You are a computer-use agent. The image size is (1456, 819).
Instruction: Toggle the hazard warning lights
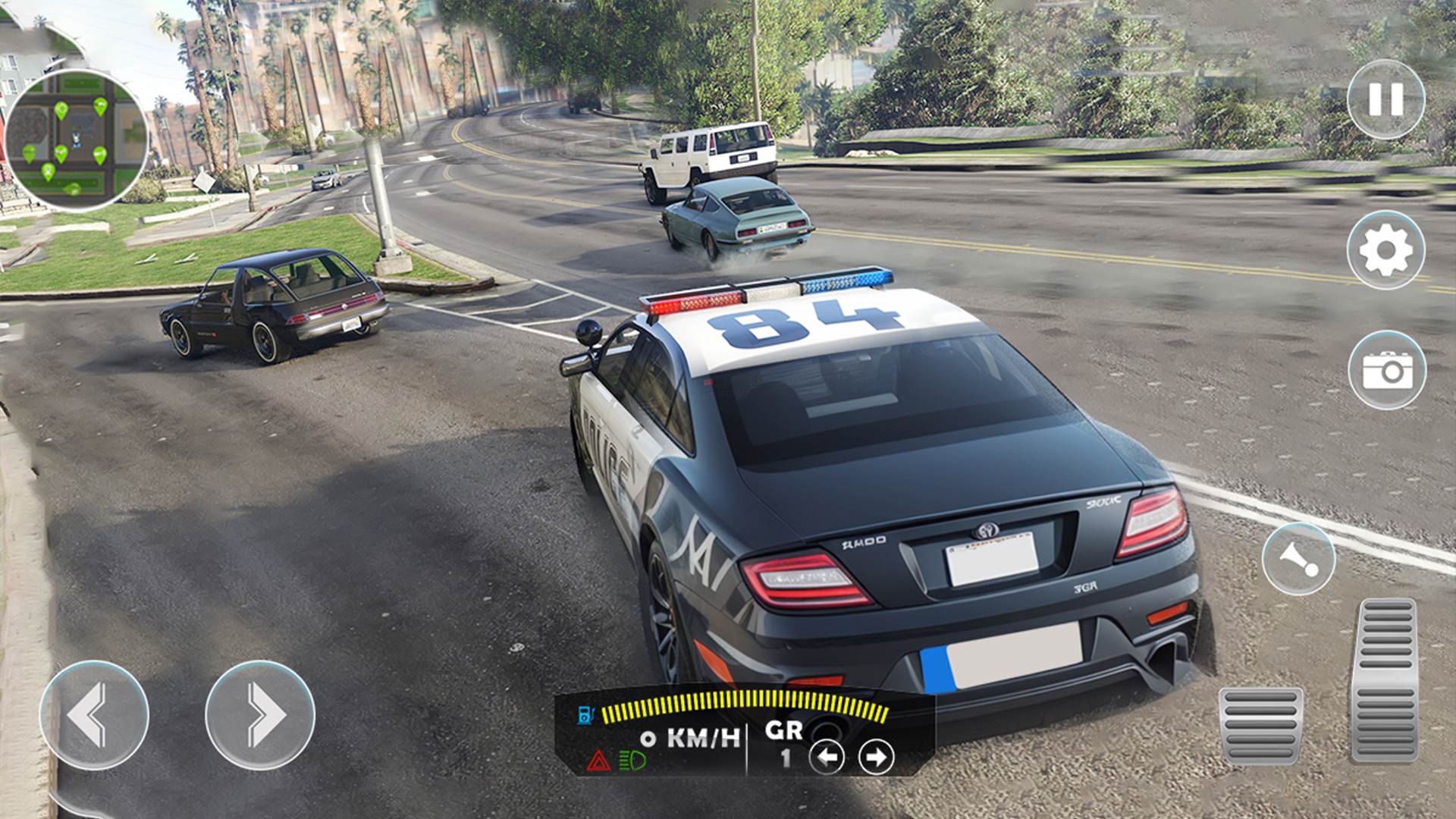[600, 758]
